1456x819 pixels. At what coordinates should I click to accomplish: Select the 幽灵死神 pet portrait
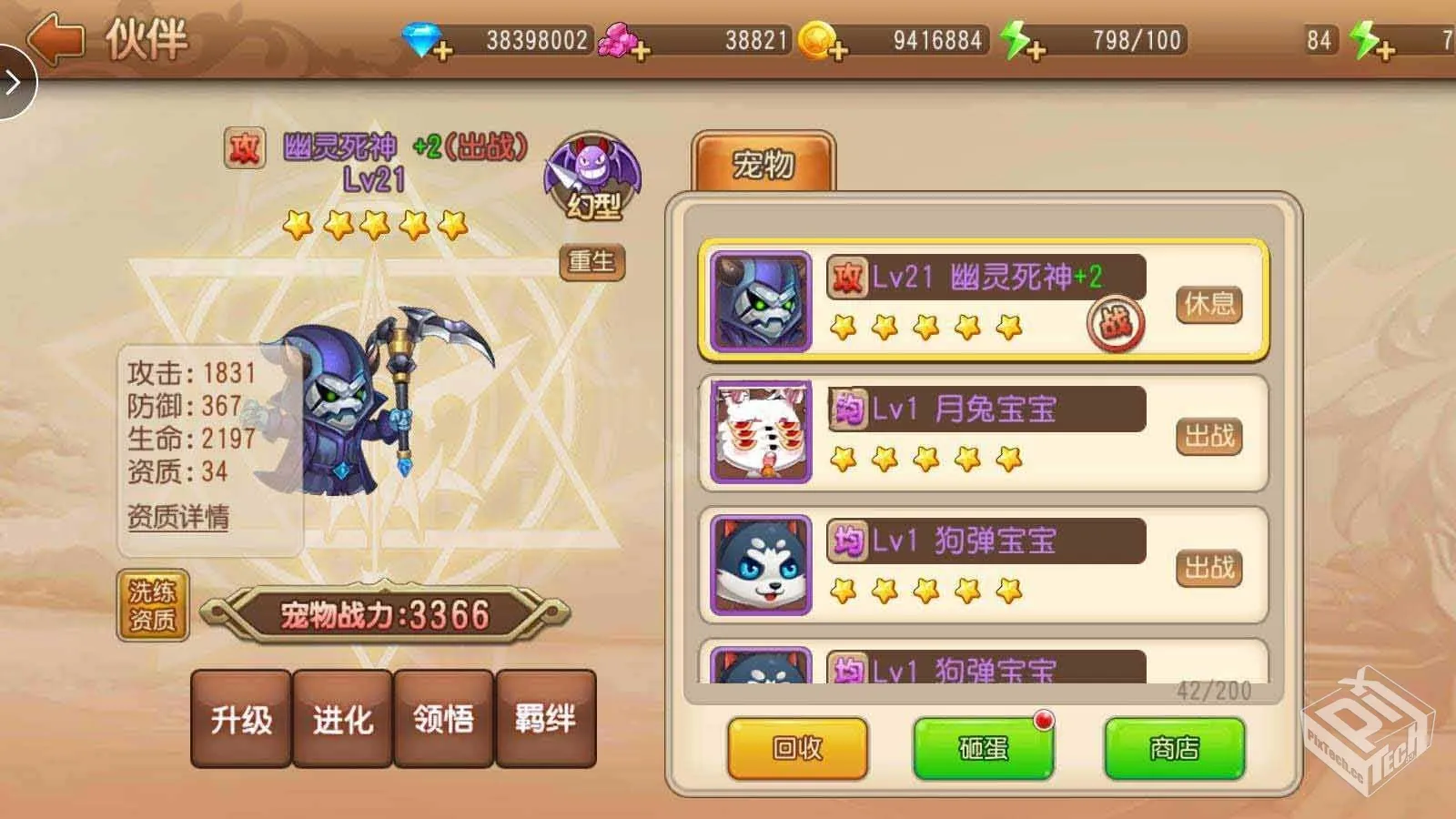[761, 301]
